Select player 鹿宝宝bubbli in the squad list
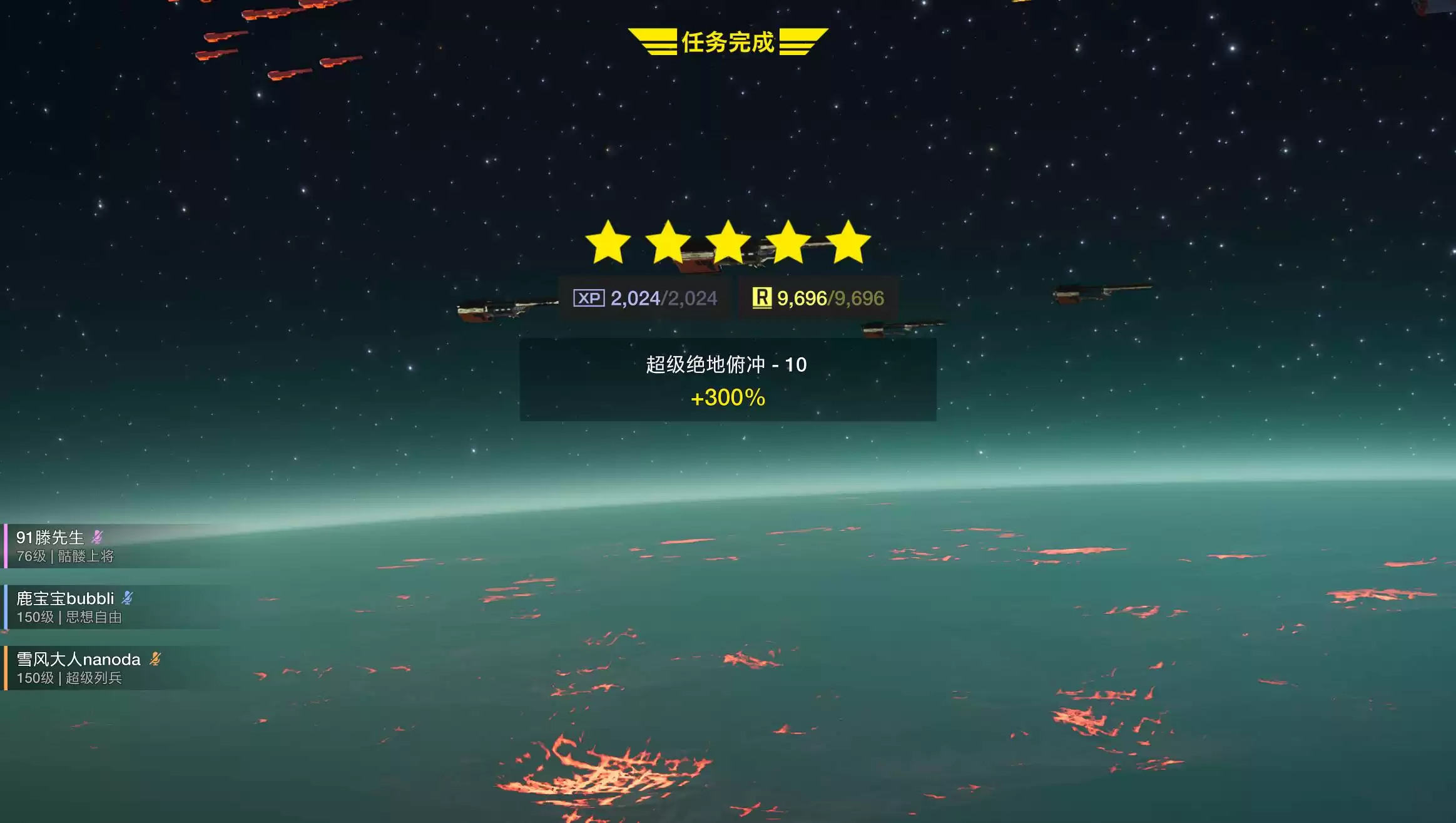Viewport: 1456px width, 823px height. [x=65, y=599]
